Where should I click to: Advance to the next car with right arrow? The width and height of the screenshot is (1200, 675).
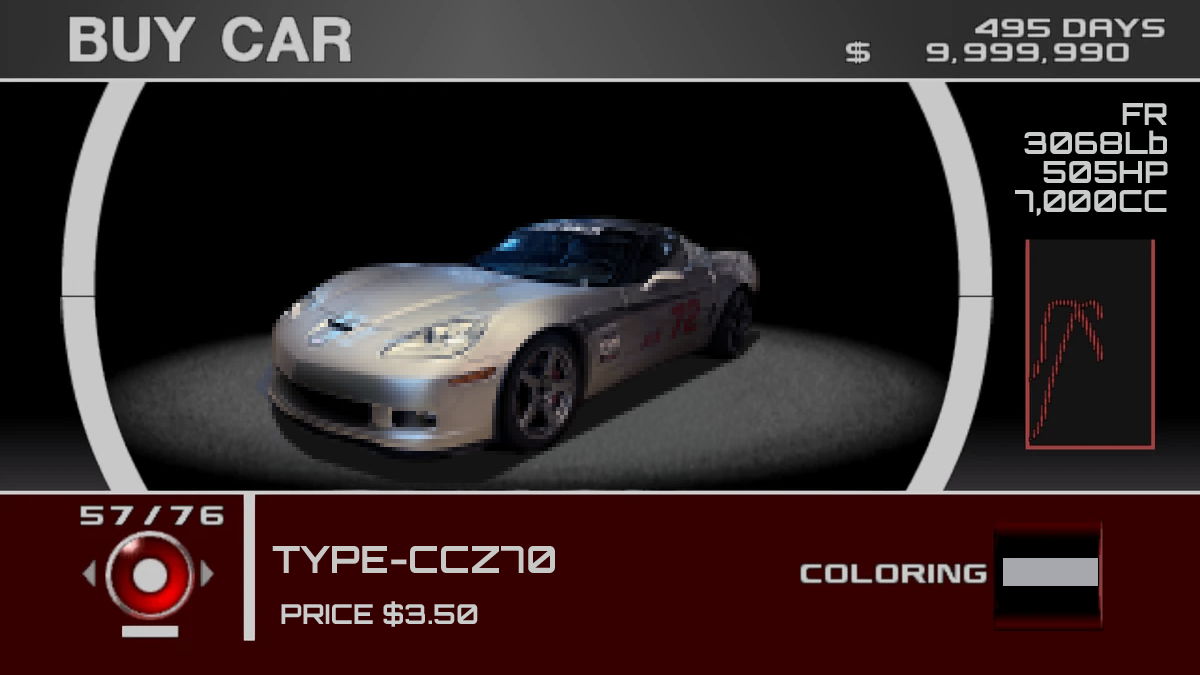[208, 574]
